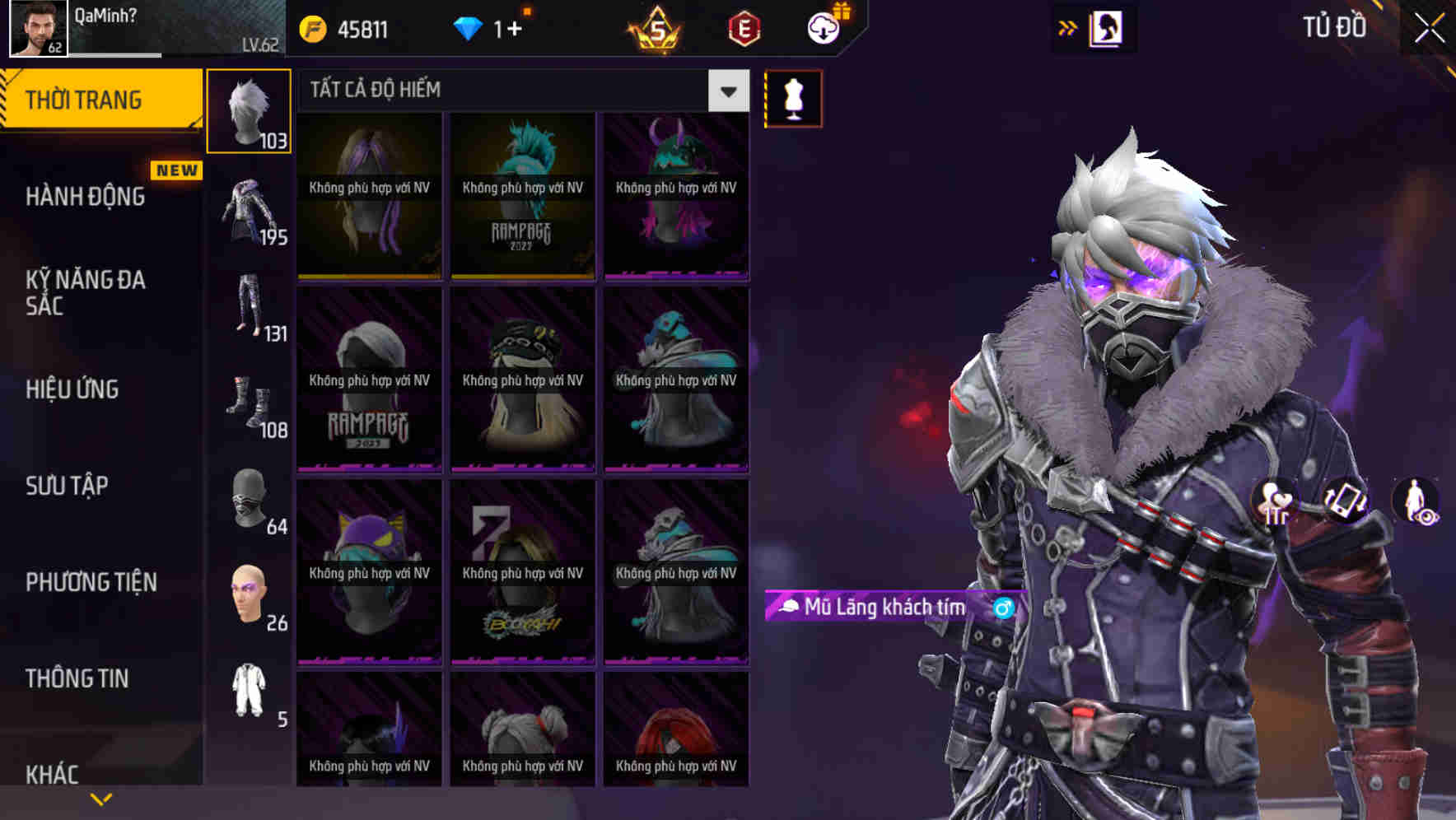Click the gold coin balance showing 45811
Image resolution: width=1456 pixels, height=820 pixels.
point(311,26)
